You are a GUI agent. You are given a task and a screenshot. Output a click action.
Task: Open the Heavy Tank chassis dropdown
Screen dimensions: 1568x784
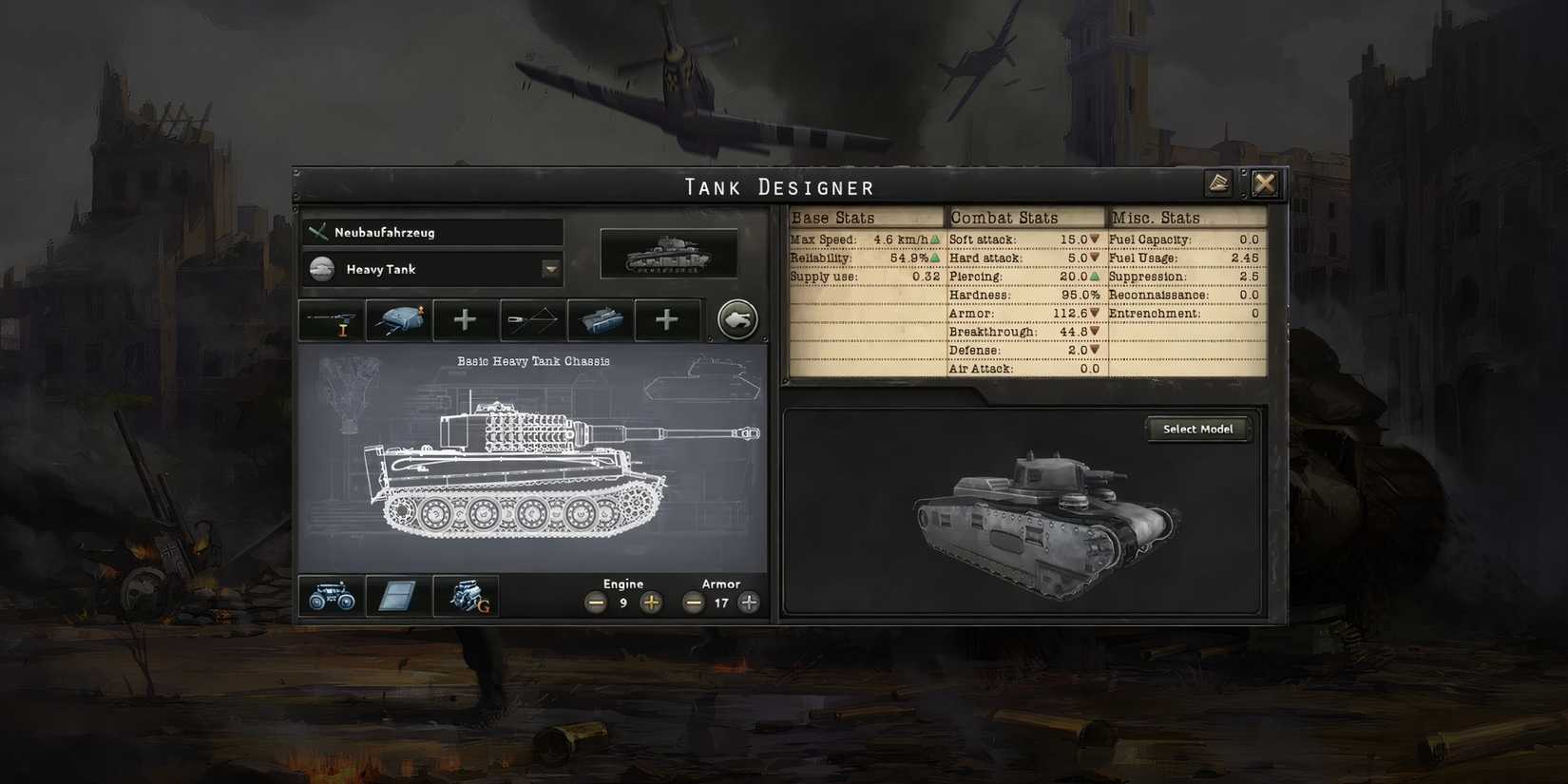click(549, 269)
